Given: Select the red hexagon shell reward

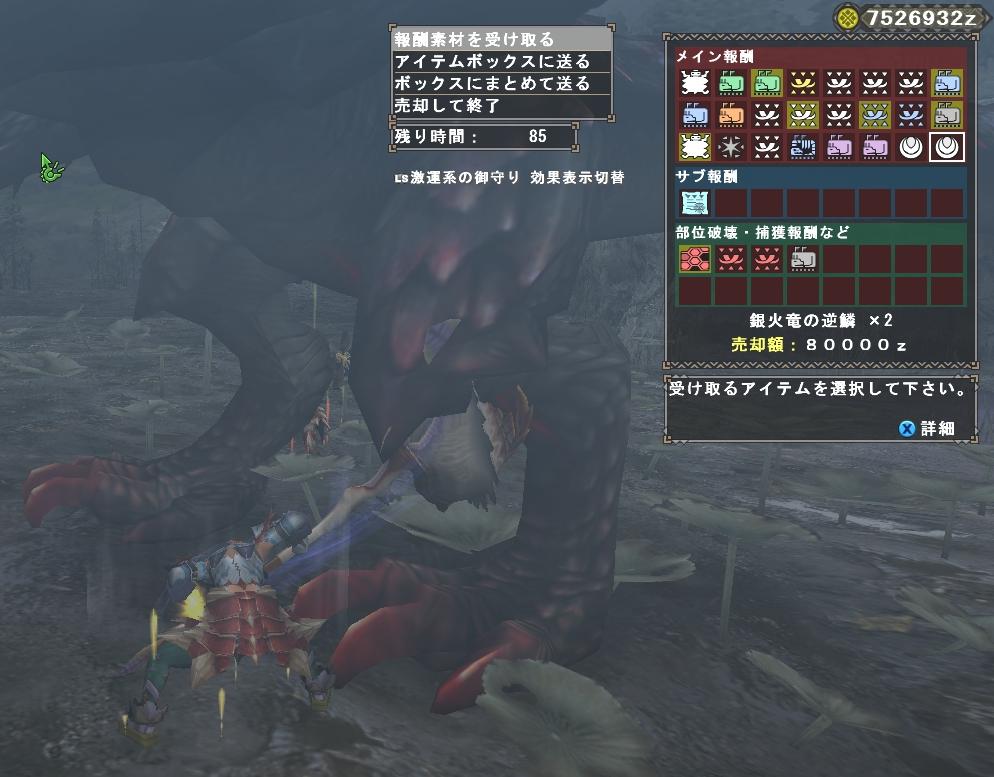Looking at the screenshot, I should pyautogui.click(x=694, y=260).
